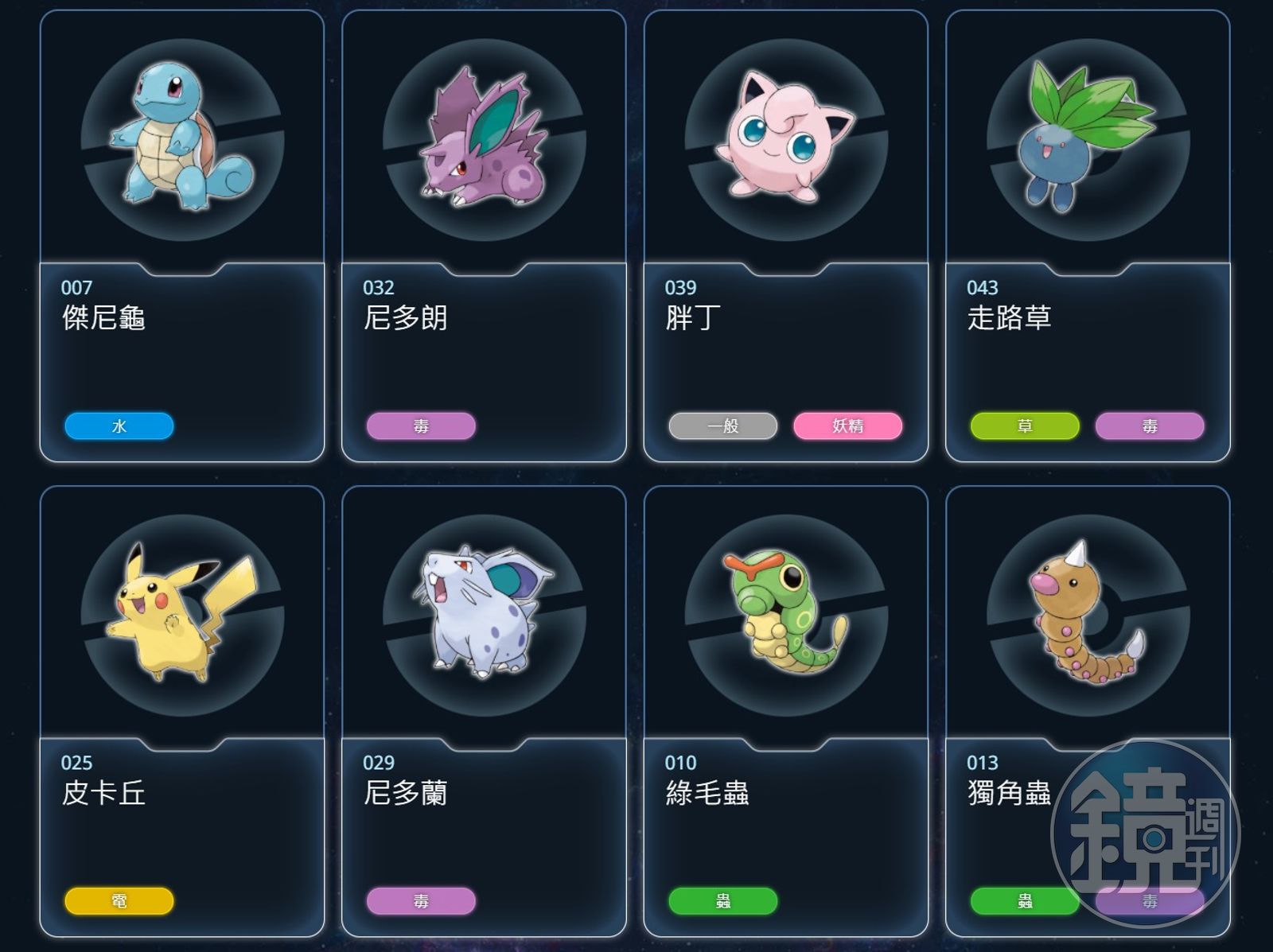Click the yellow 電 electric type tag
This screenshot has height=952, width=1273.
point(119,901)
